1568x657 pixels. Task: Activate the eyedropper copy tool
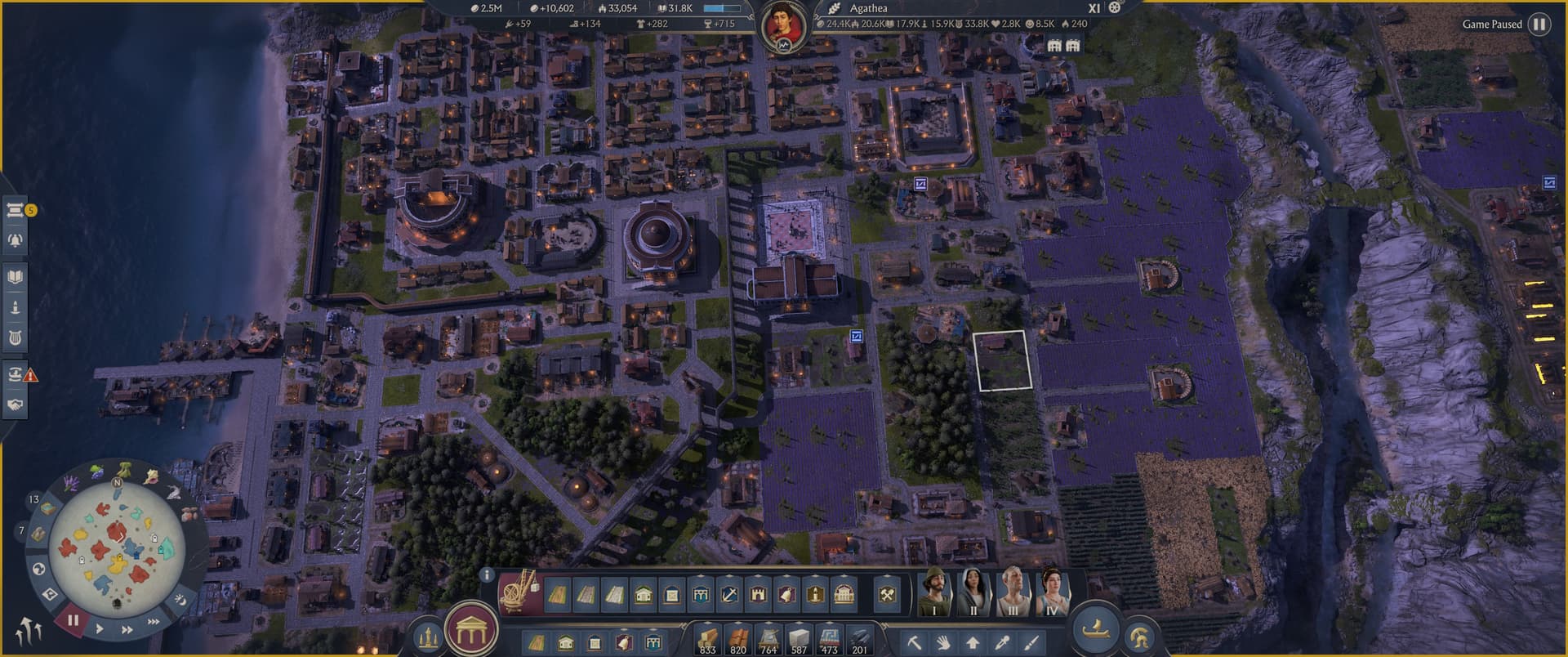point(1002,642)
